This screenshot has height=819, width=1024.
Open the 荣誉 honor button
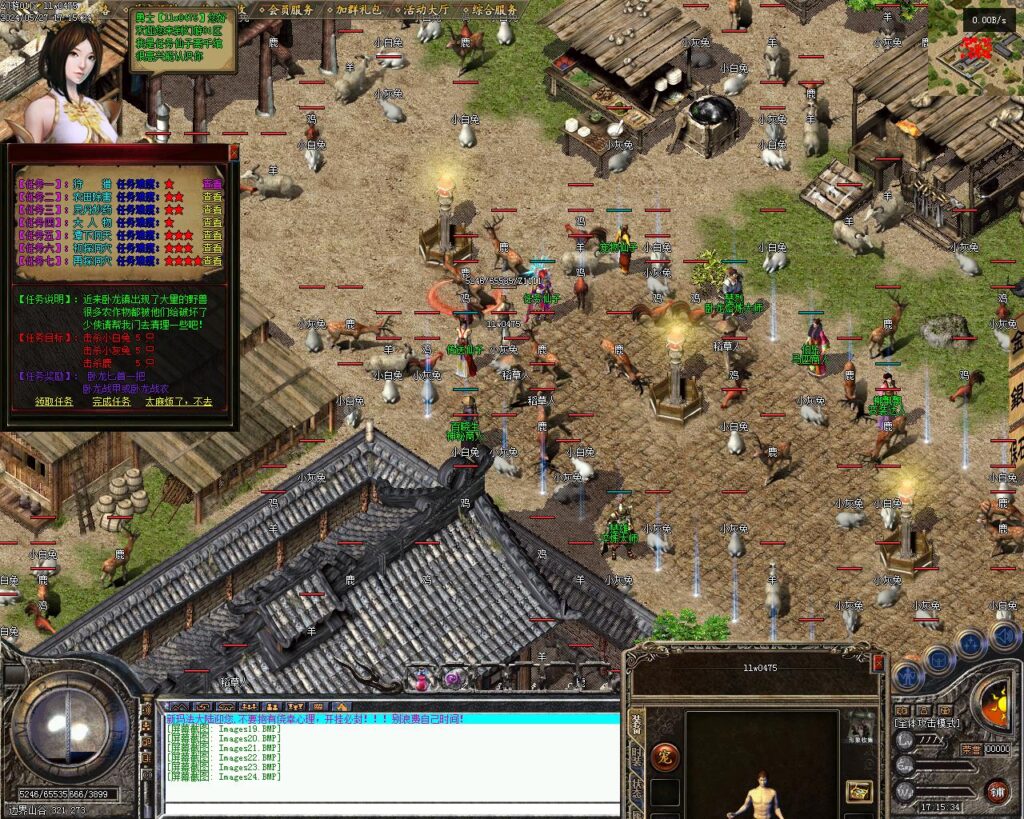click(970, 749)
